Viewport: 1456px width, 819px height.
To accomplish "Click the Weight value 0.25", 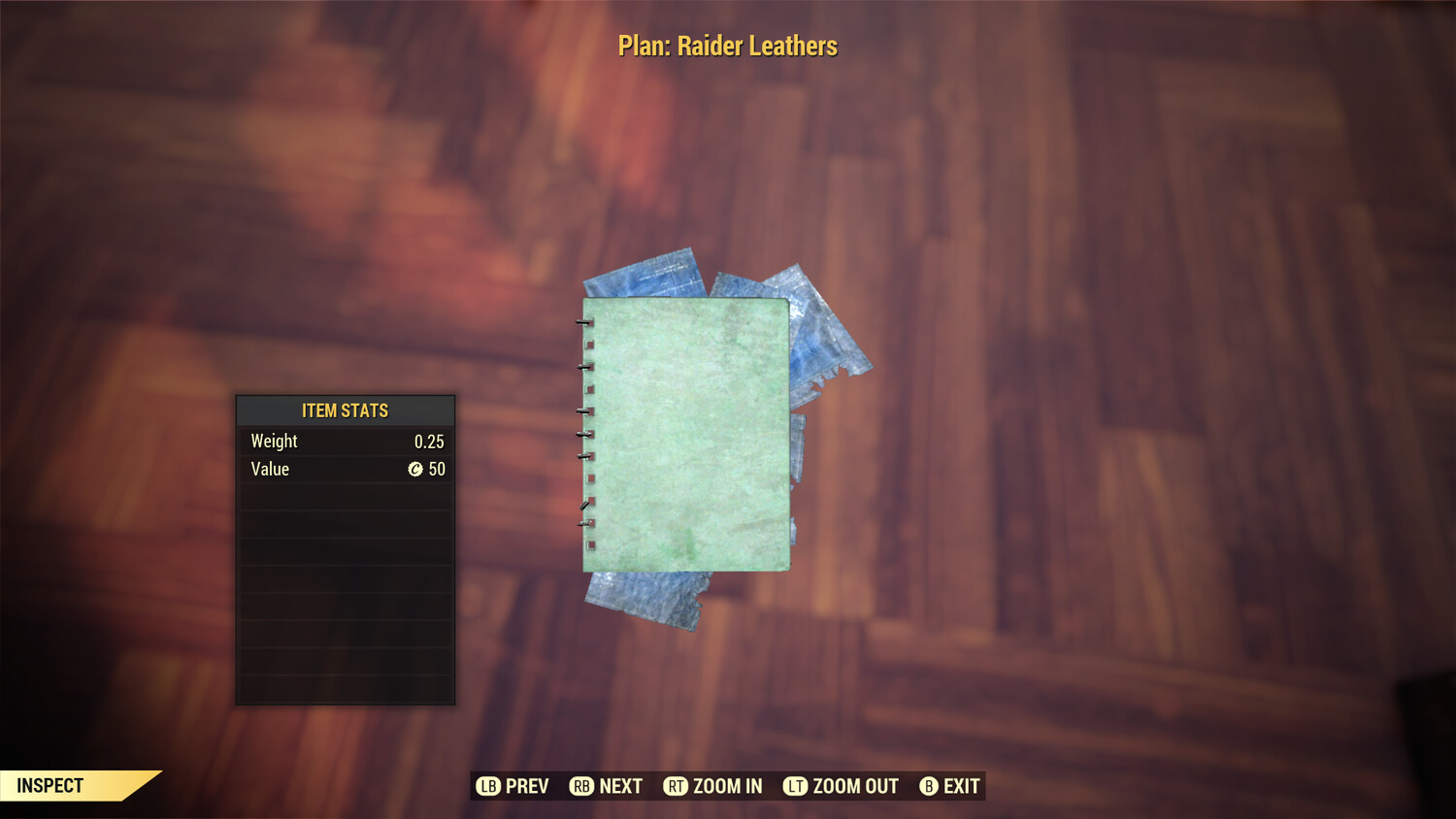I will click(431, 441).
